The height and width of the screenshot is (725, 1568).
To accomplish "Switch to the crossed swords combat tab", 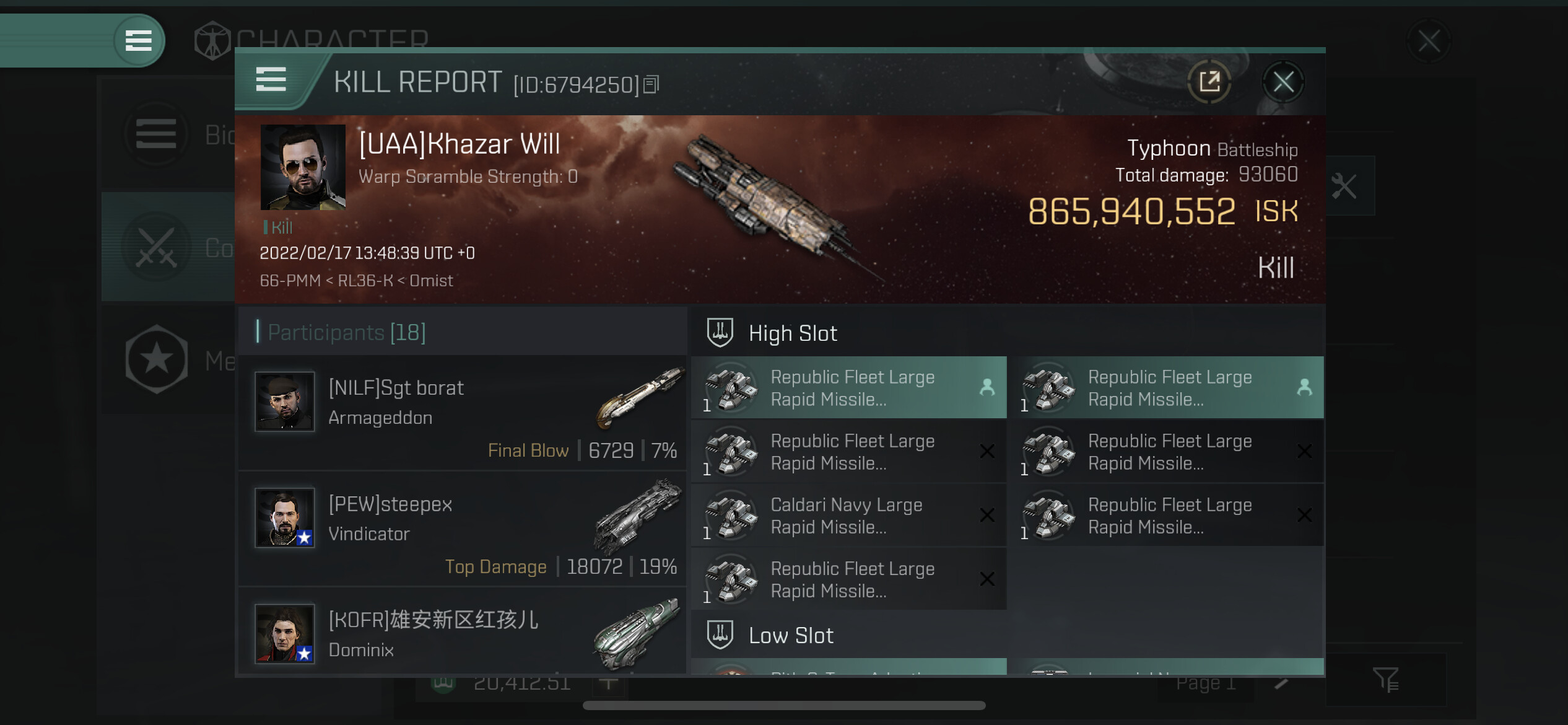I will [157, 248].
